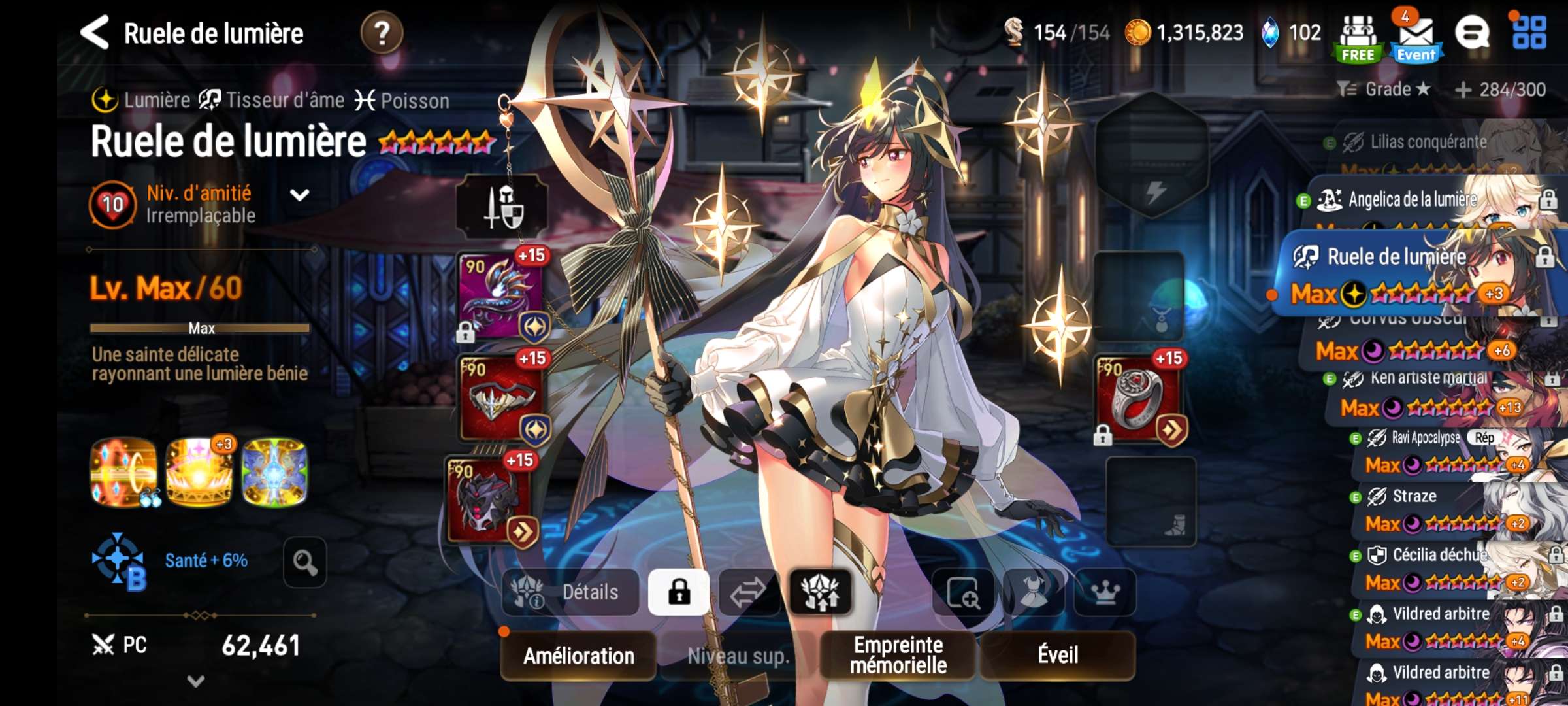Screen dimensions: 1568x706
Task: Open the Grade sort filter
Action: 1383,90
